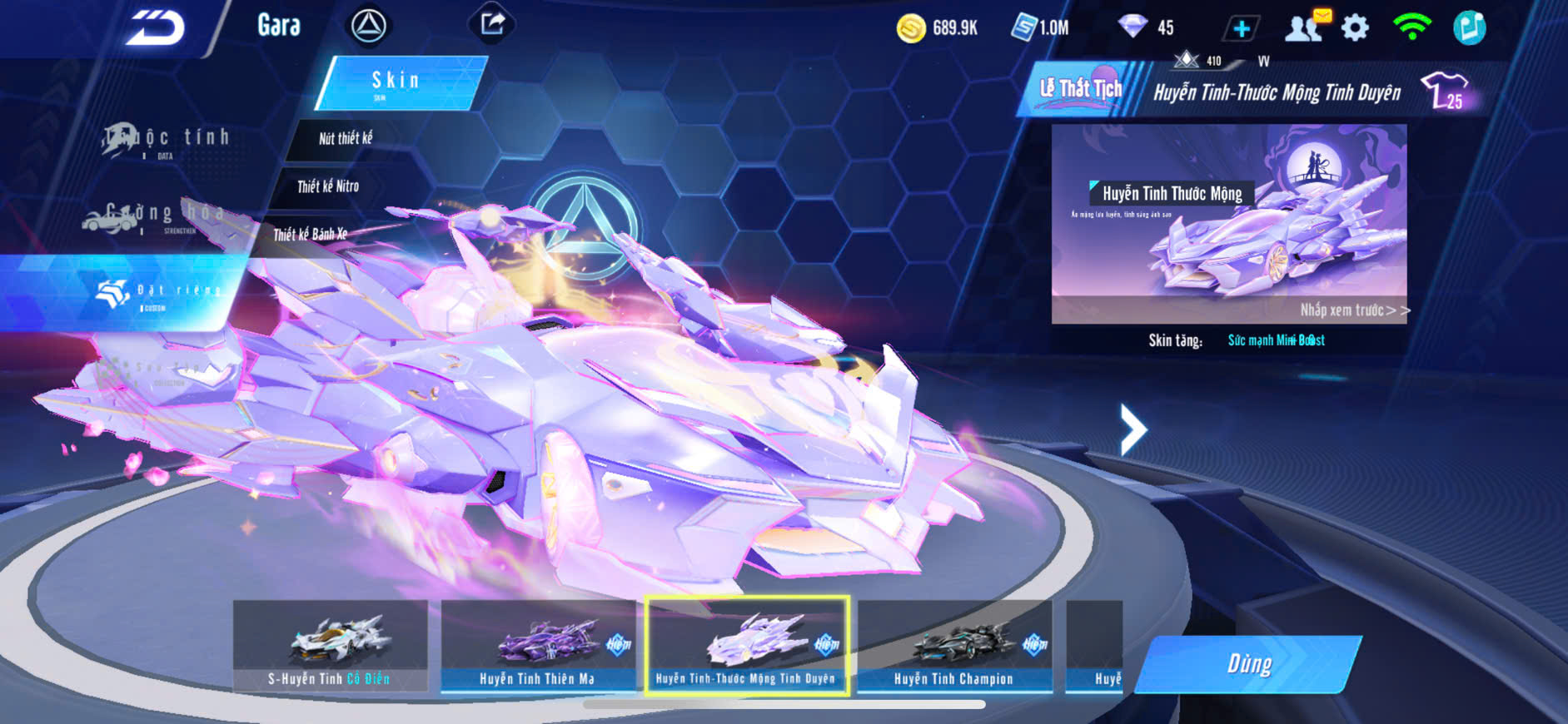
Task: Tap the share icon in the top bar
Action: [492, 24]
